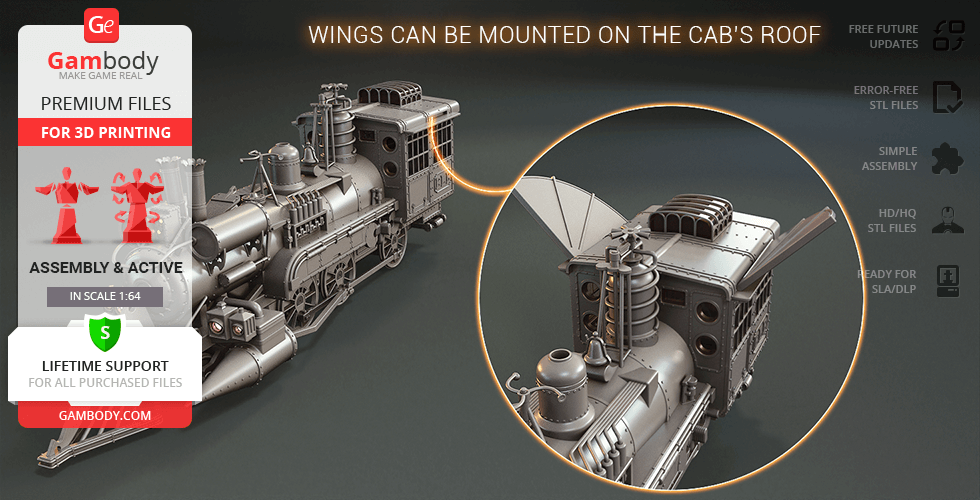Open the GAMBODY.COM link
This screenshot has height=500, width=980.
coord(104,414)
